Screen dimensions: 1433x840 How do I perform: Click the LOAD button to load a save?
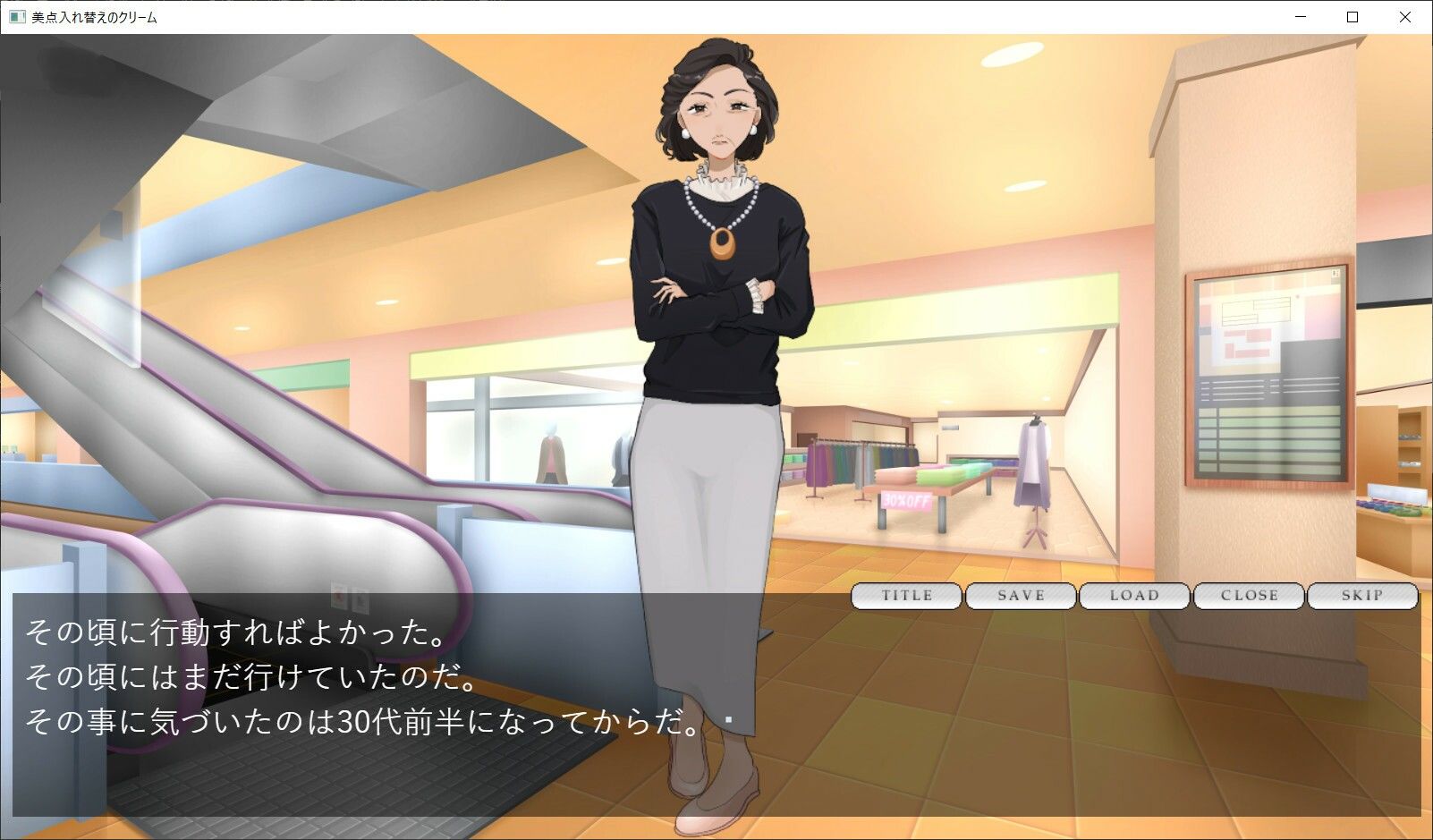click(1134, 596)
